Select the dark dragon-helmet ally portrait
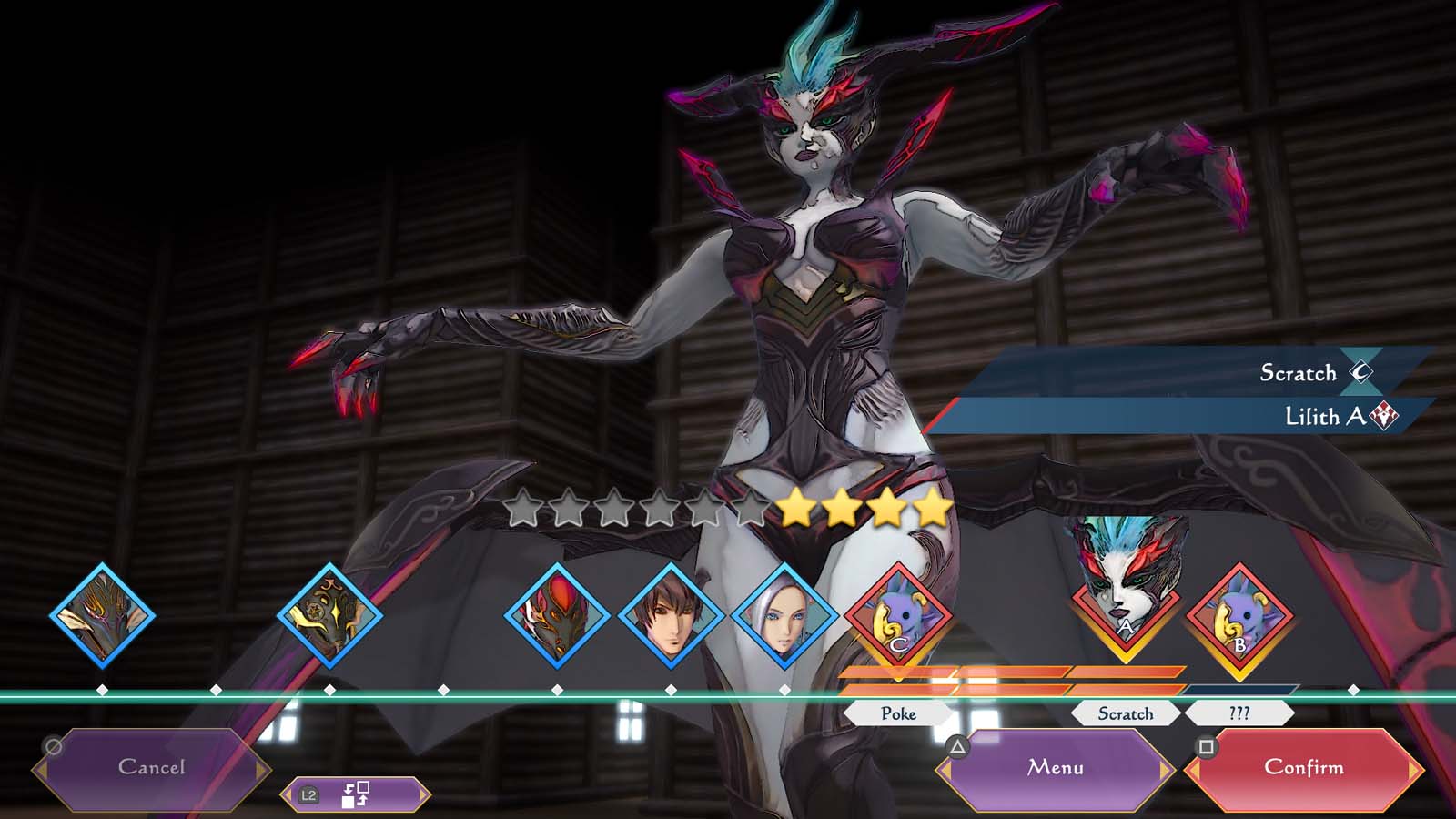Viewport: 1456px width, 819px height. tap(102, 616)
